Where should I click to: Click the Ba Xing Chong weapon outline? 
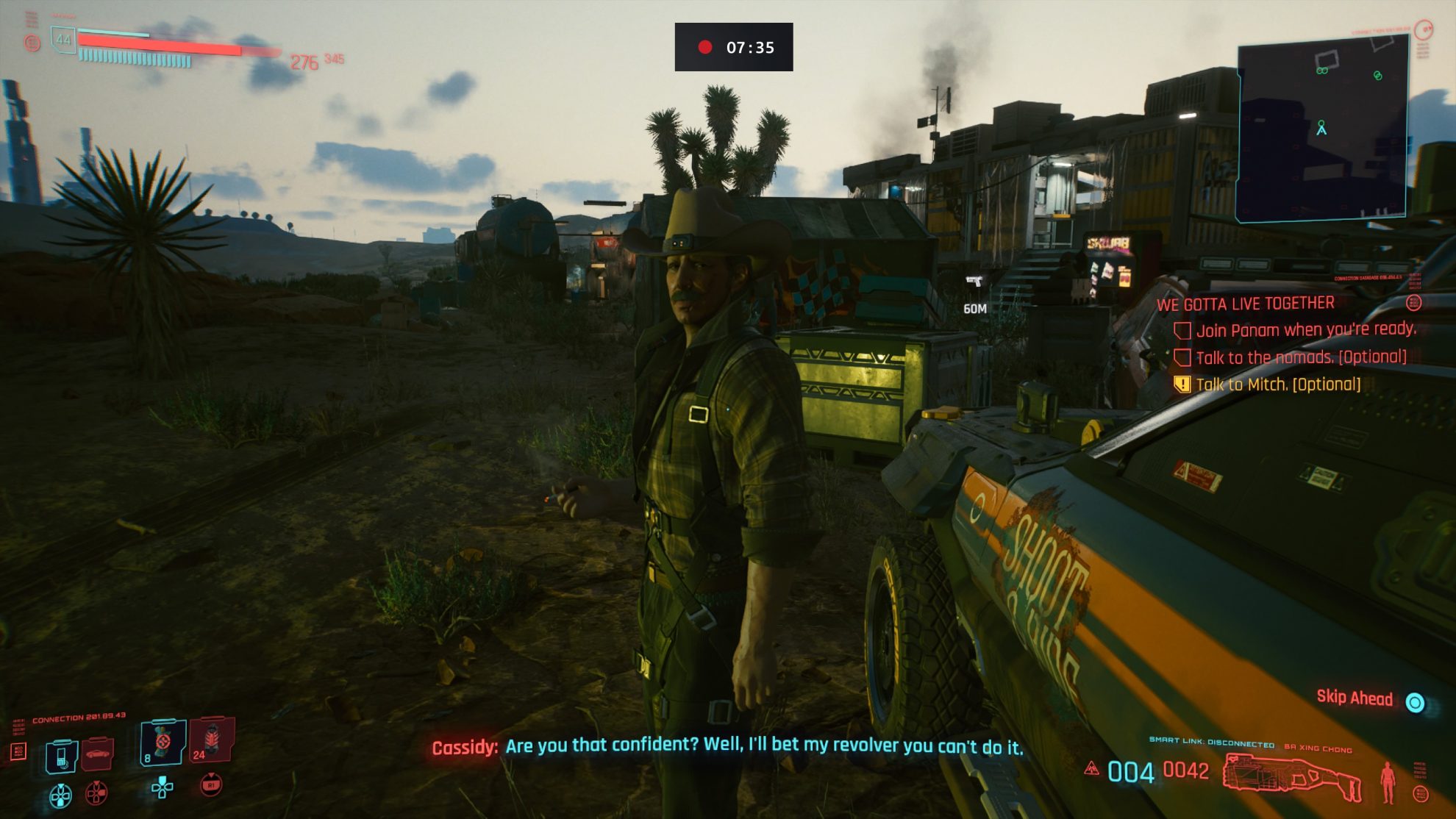1292,779
